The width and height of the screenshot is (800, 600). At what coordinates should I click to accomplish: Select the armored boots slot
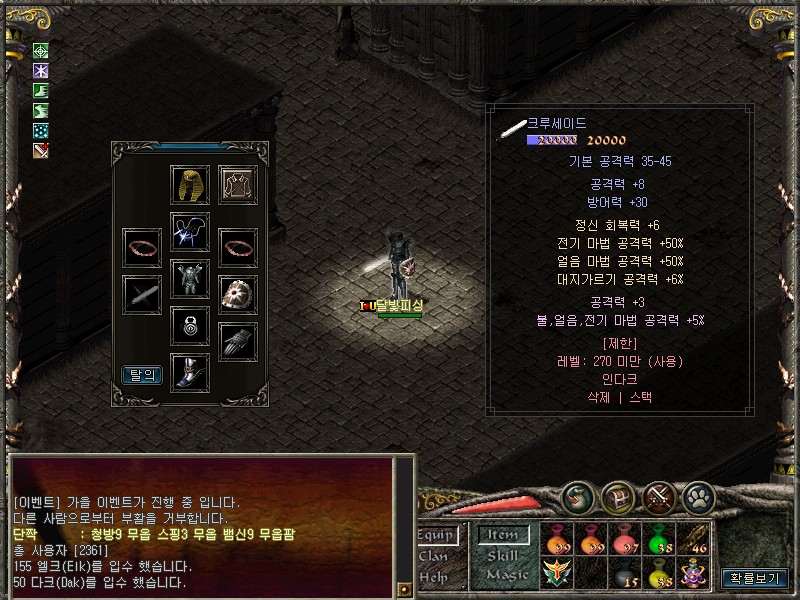190,372
